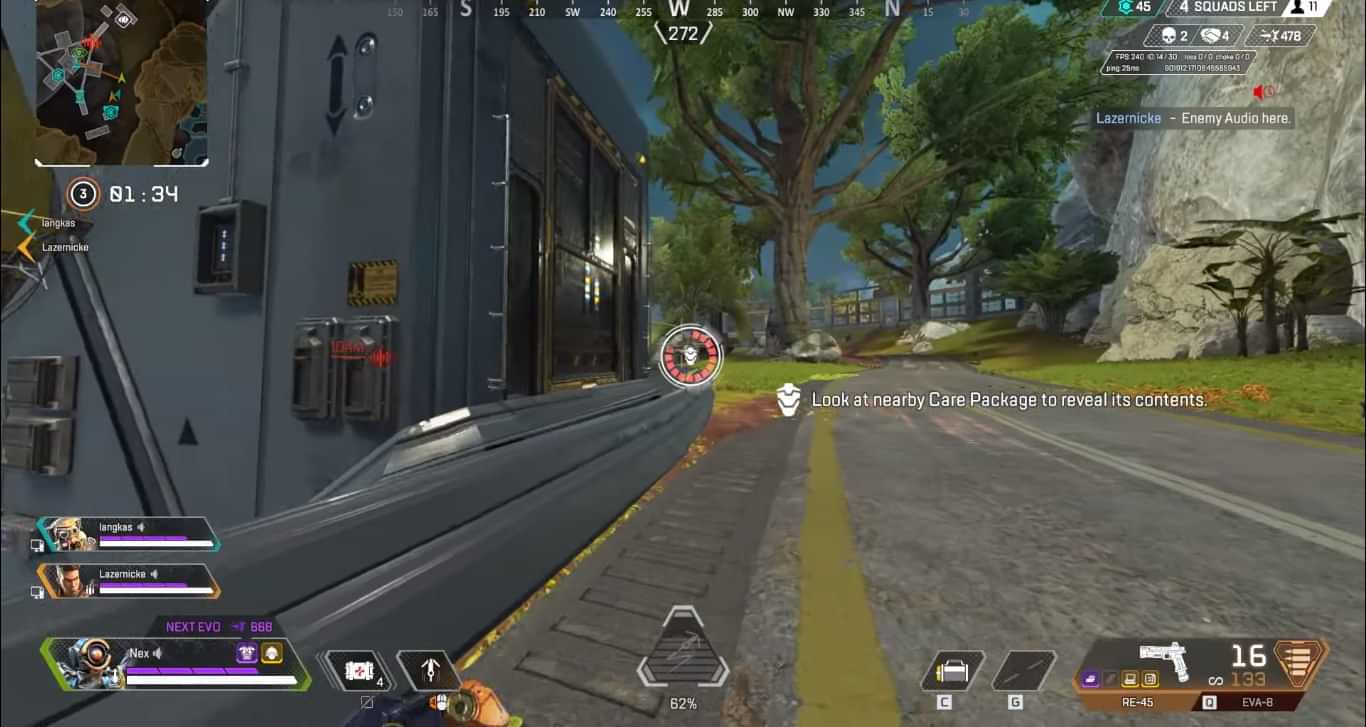The height and width of the screenshot is (727, 1366).
Task: Mute the voice indicator next to langkas
Action: 141,528
